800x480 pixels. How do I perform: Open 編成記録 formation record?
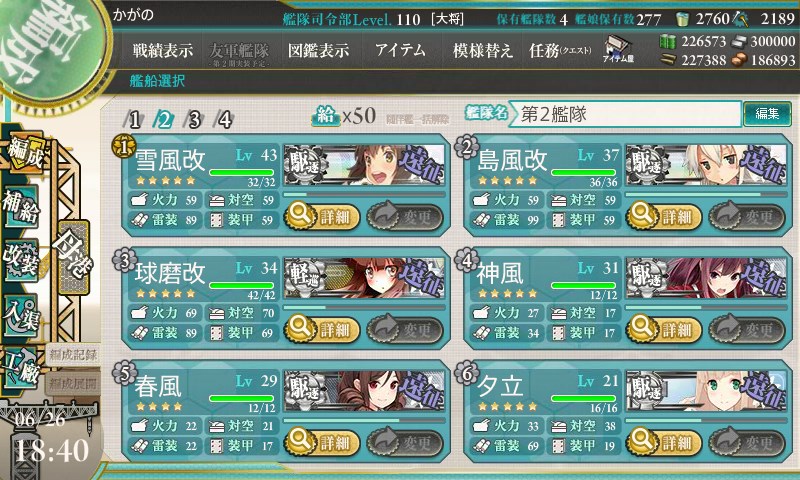[x=73, y=355]
